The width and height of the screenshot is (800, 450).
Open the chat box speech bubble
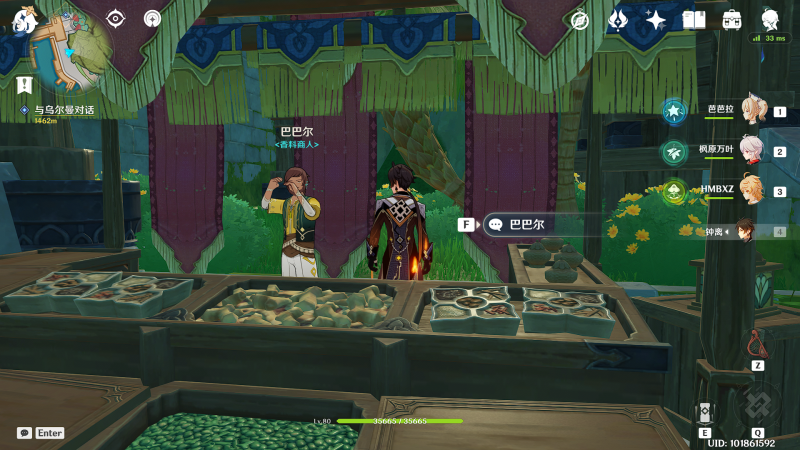tap(24, 433)
